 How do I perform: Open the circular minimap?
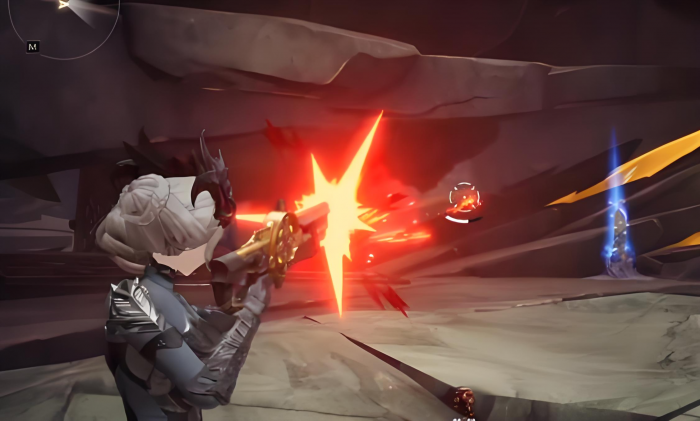[x=66, y=18]
